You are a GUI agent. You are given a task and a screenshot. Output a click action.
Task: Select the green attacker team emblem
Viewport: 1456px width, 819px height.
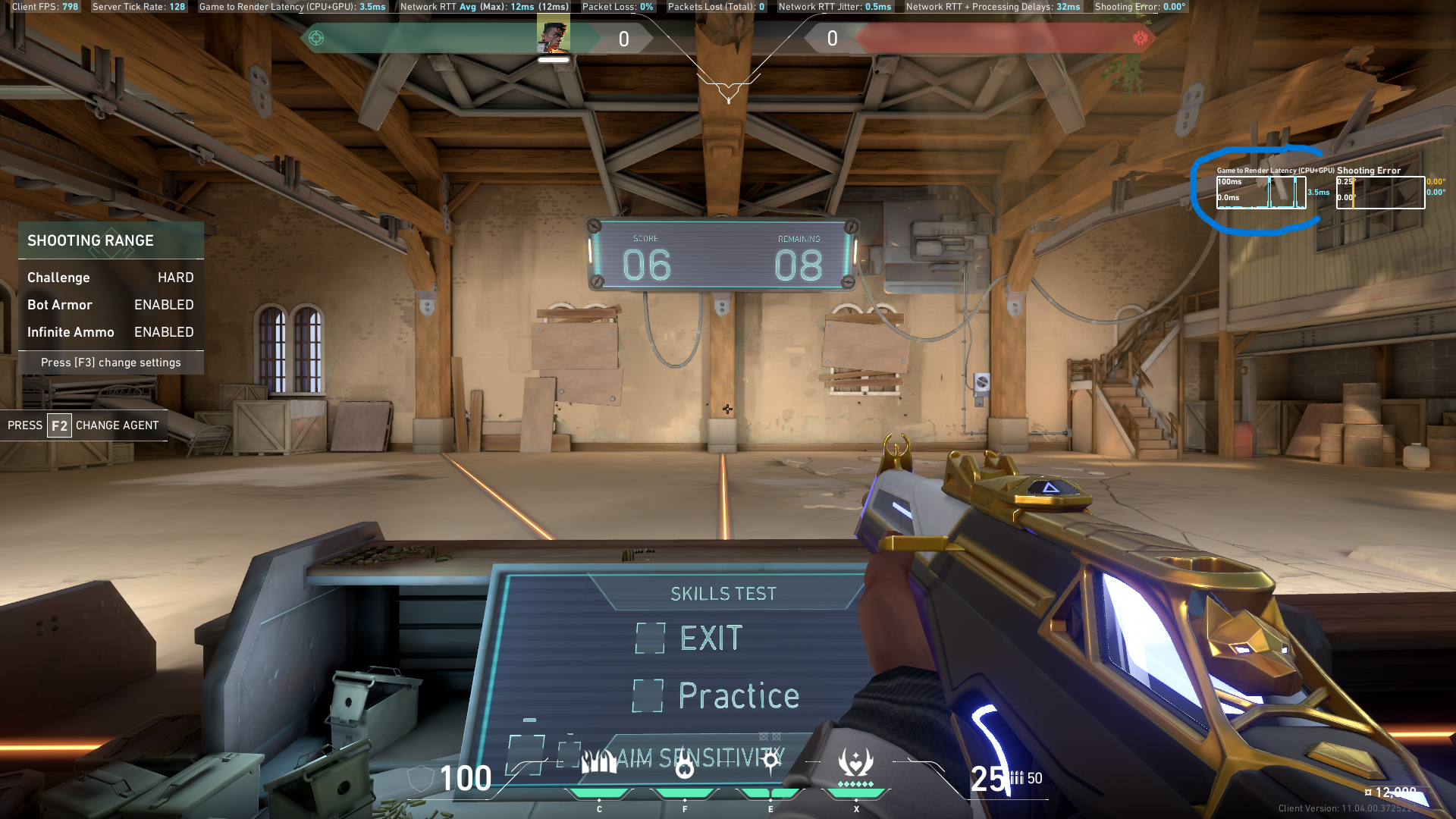click(316, 38)
